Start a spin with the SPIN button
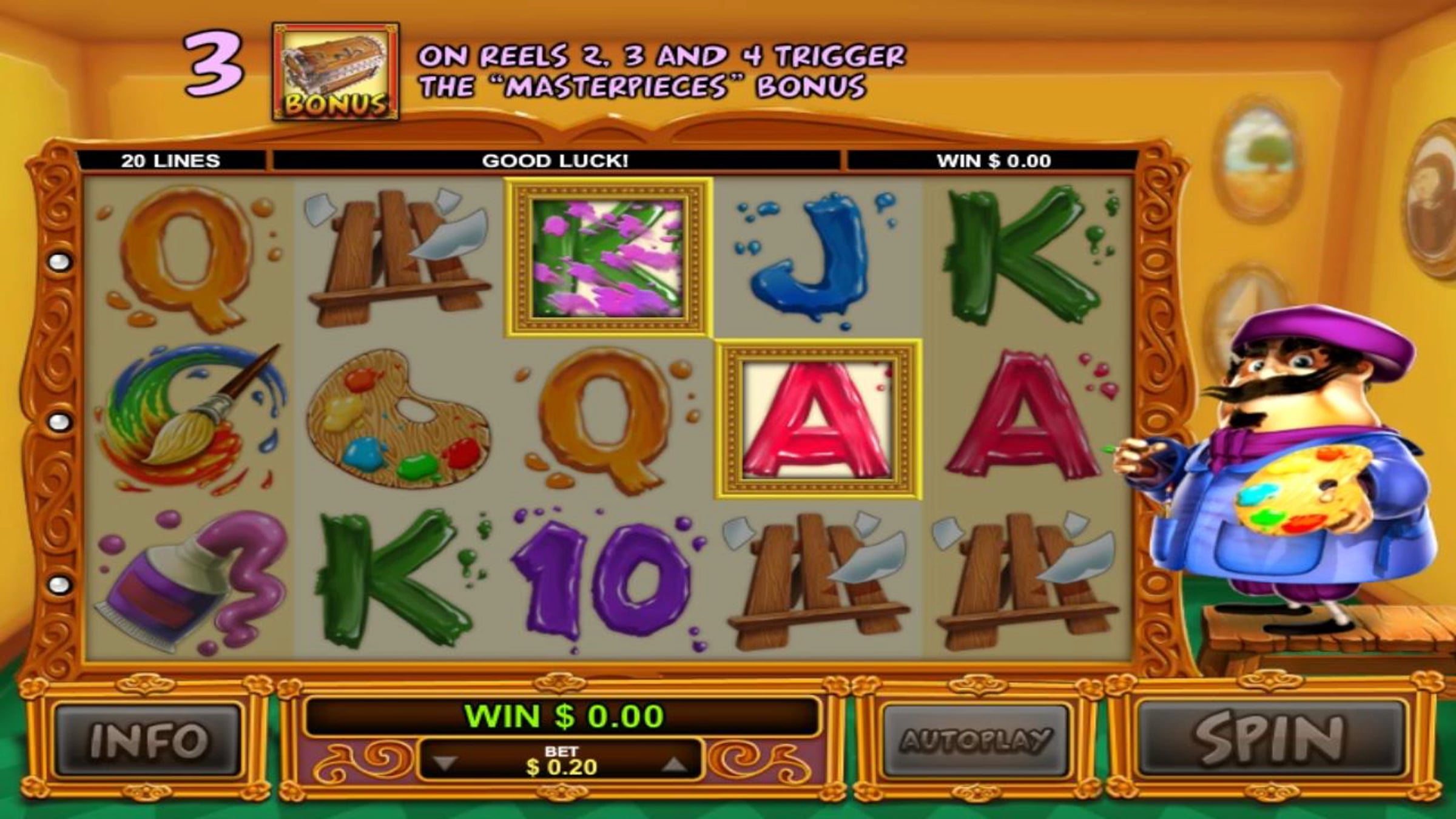 click(x=1270, y=739)
